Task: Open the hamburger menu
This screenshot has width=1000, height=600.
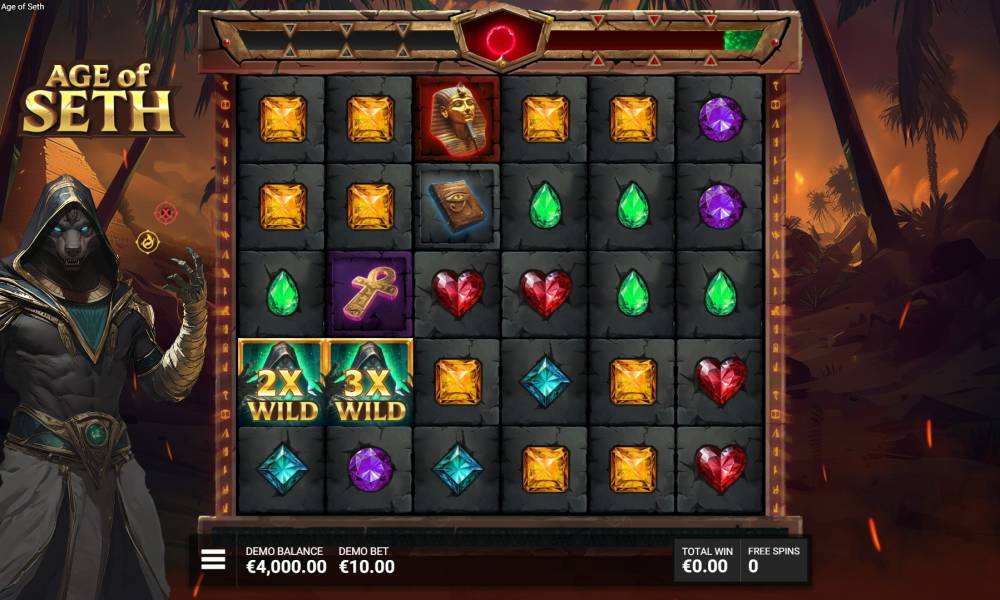Action: coord(213,560)
